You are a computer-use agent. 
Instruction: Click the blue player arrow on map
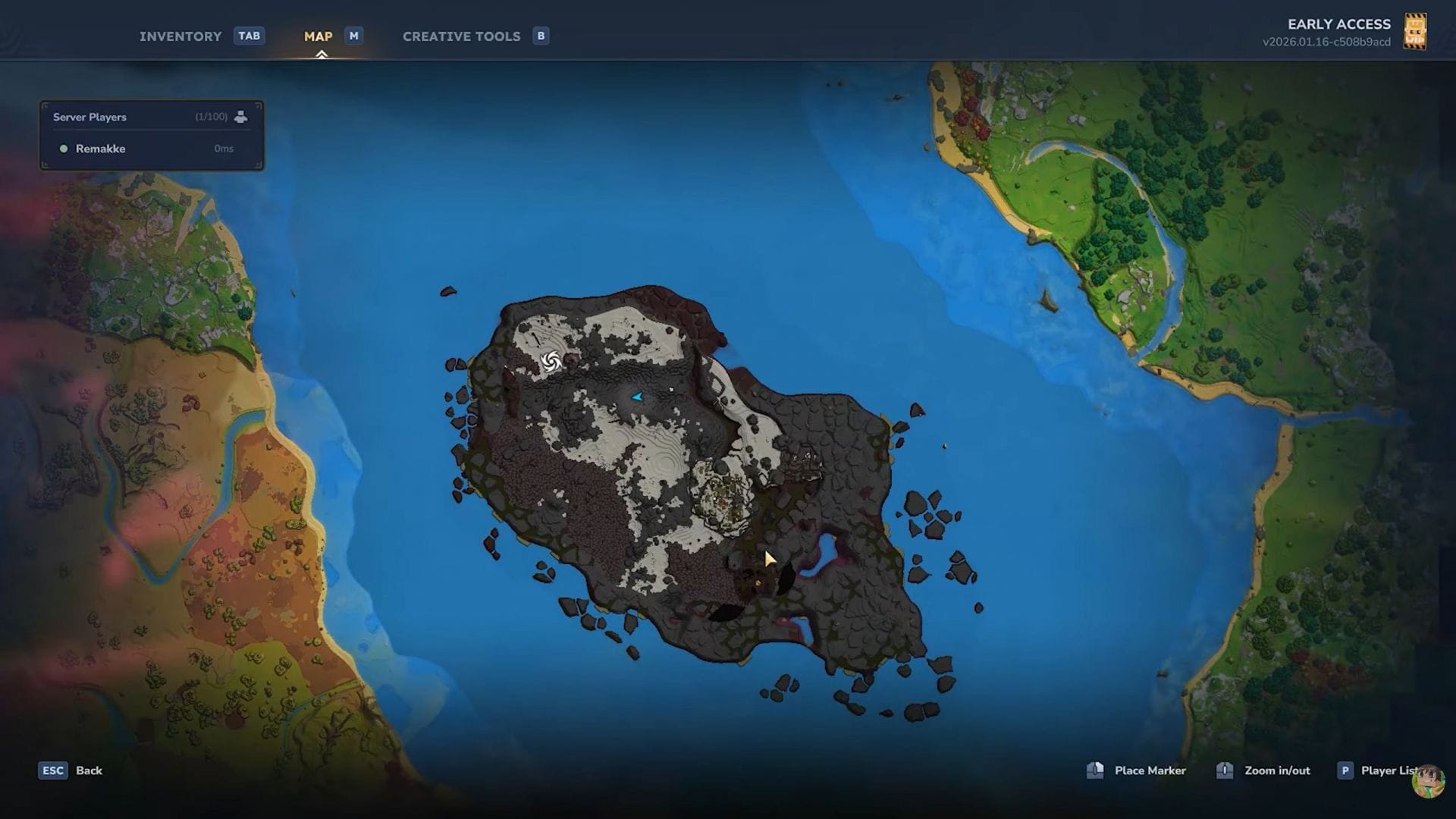(x=637, y=397)
